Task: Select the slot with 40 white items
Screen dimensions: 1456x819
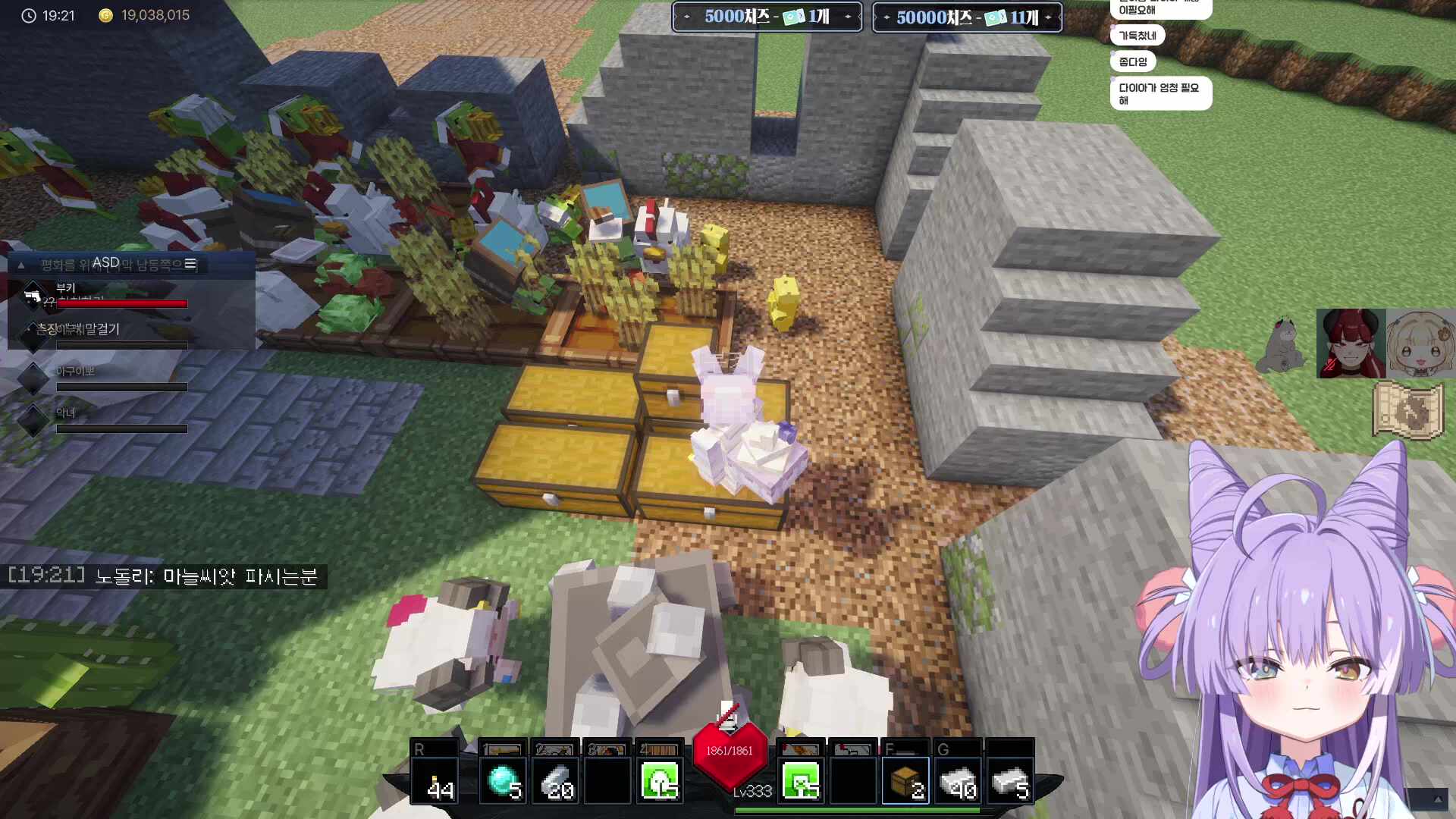Action: point(959,780)
